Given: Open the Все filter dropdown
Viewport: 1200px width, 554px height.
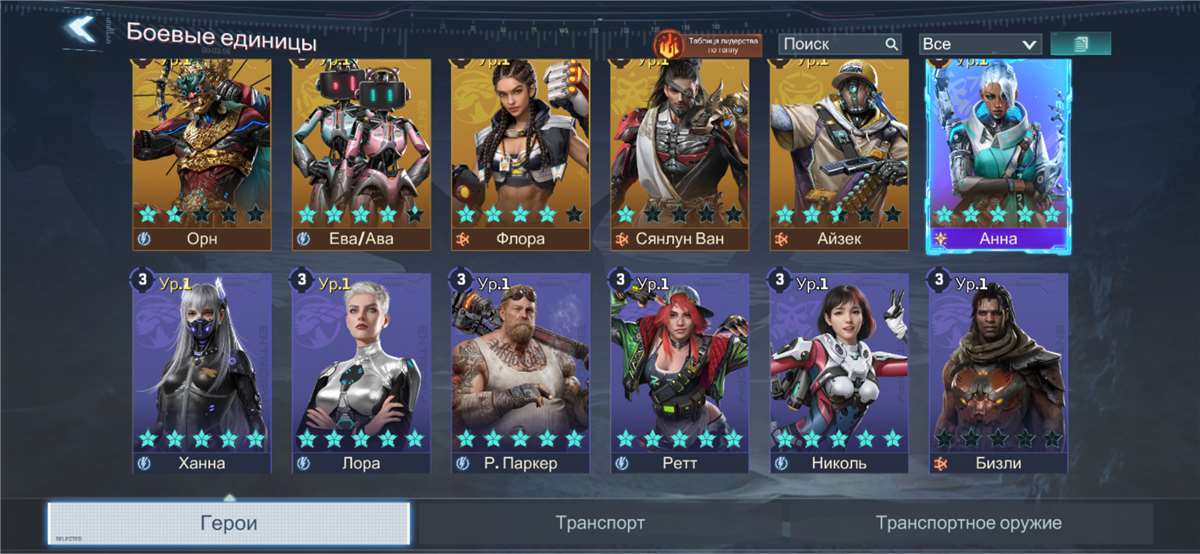Looking at the screenshot, I should pos(980,44).
